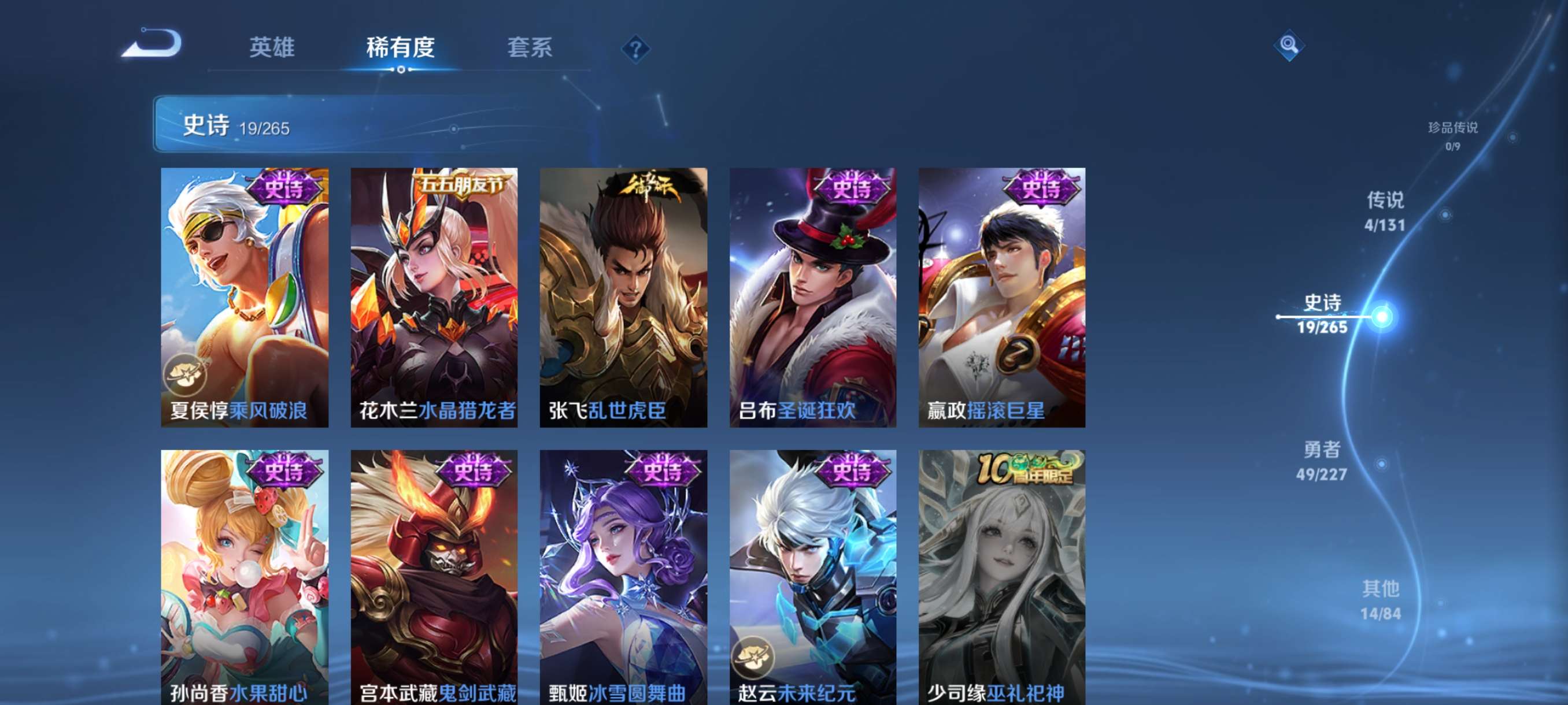This screenshot has width=1568, height=705.
Task: Select 夏侯惇 乘风破浪 skin card
Action: coord(245,297)
